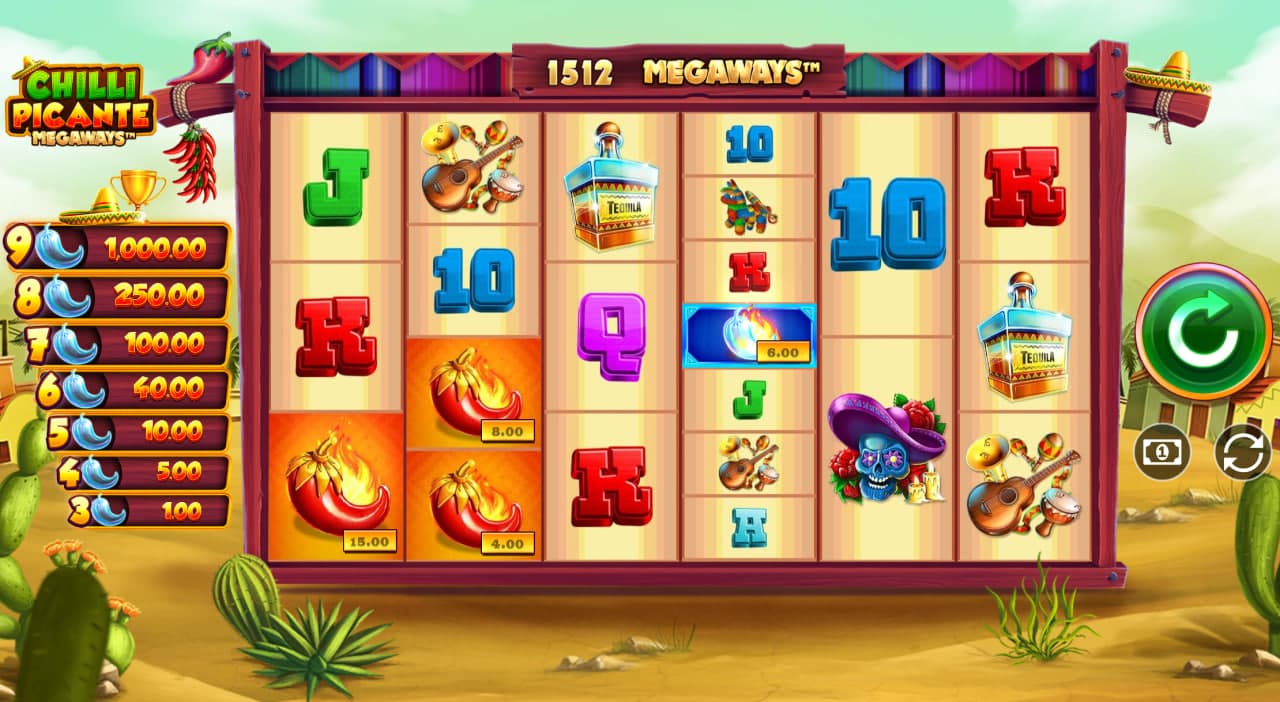Activate the autoplay circular arrows button

[1242, 452]
